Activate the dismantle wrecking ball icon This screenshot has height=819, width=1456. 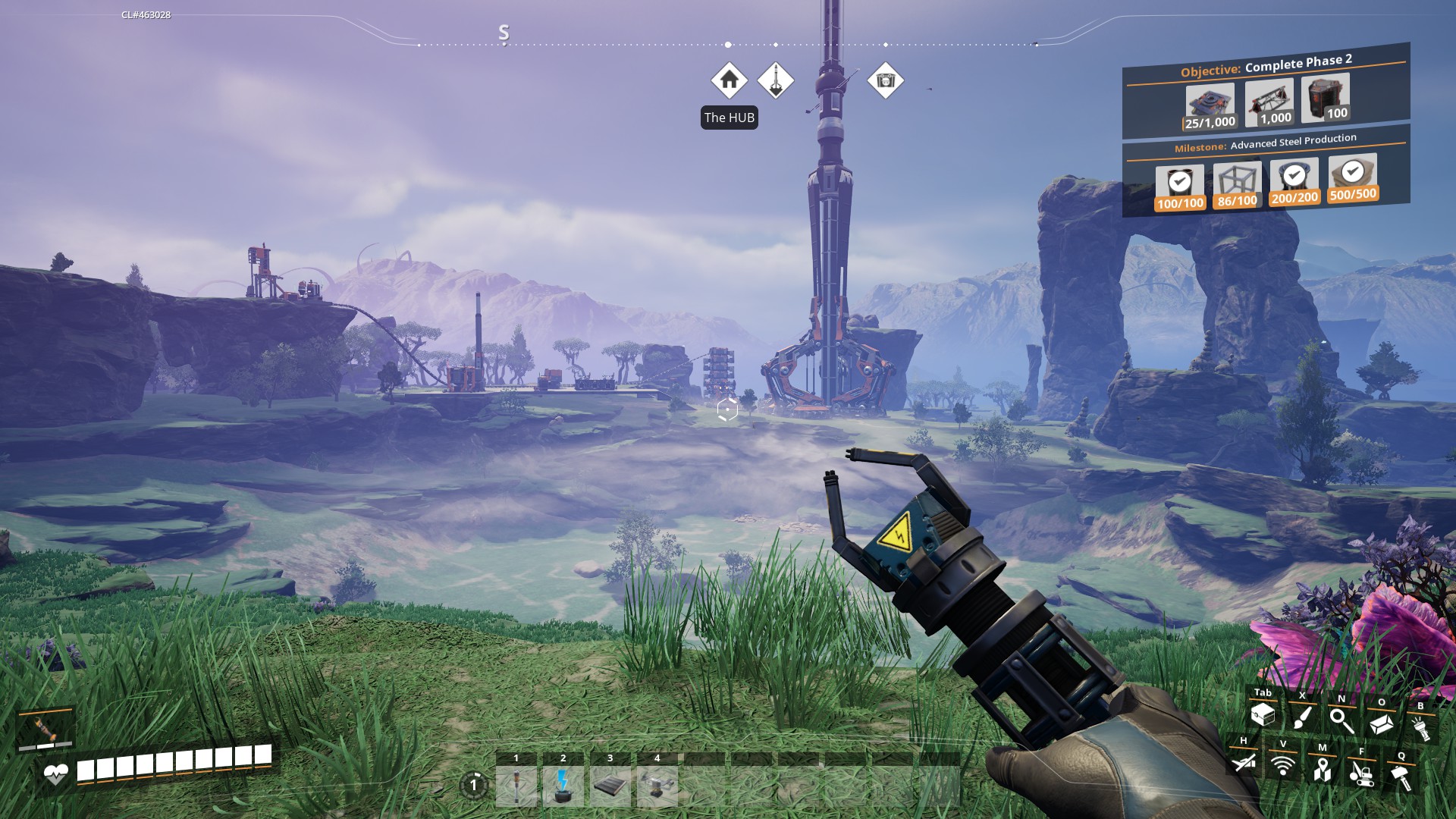click(1361, 773)
